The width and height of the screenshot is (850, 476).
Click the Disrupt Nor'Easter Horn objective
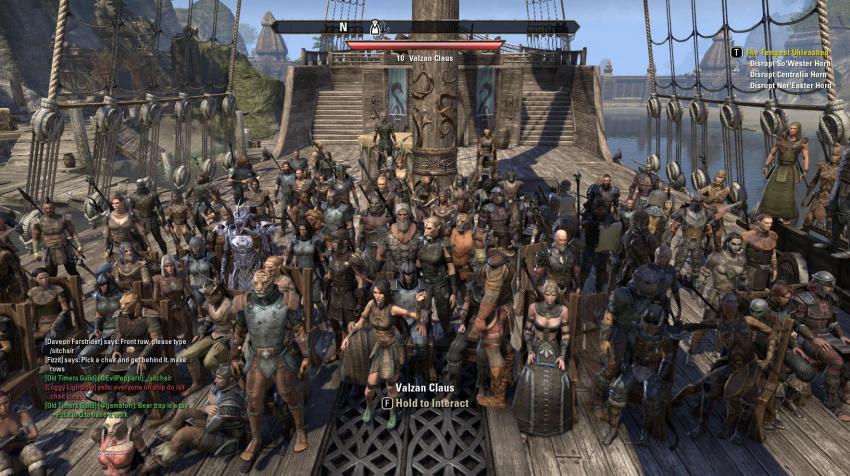pyautogui.click(x=790, y=86)
